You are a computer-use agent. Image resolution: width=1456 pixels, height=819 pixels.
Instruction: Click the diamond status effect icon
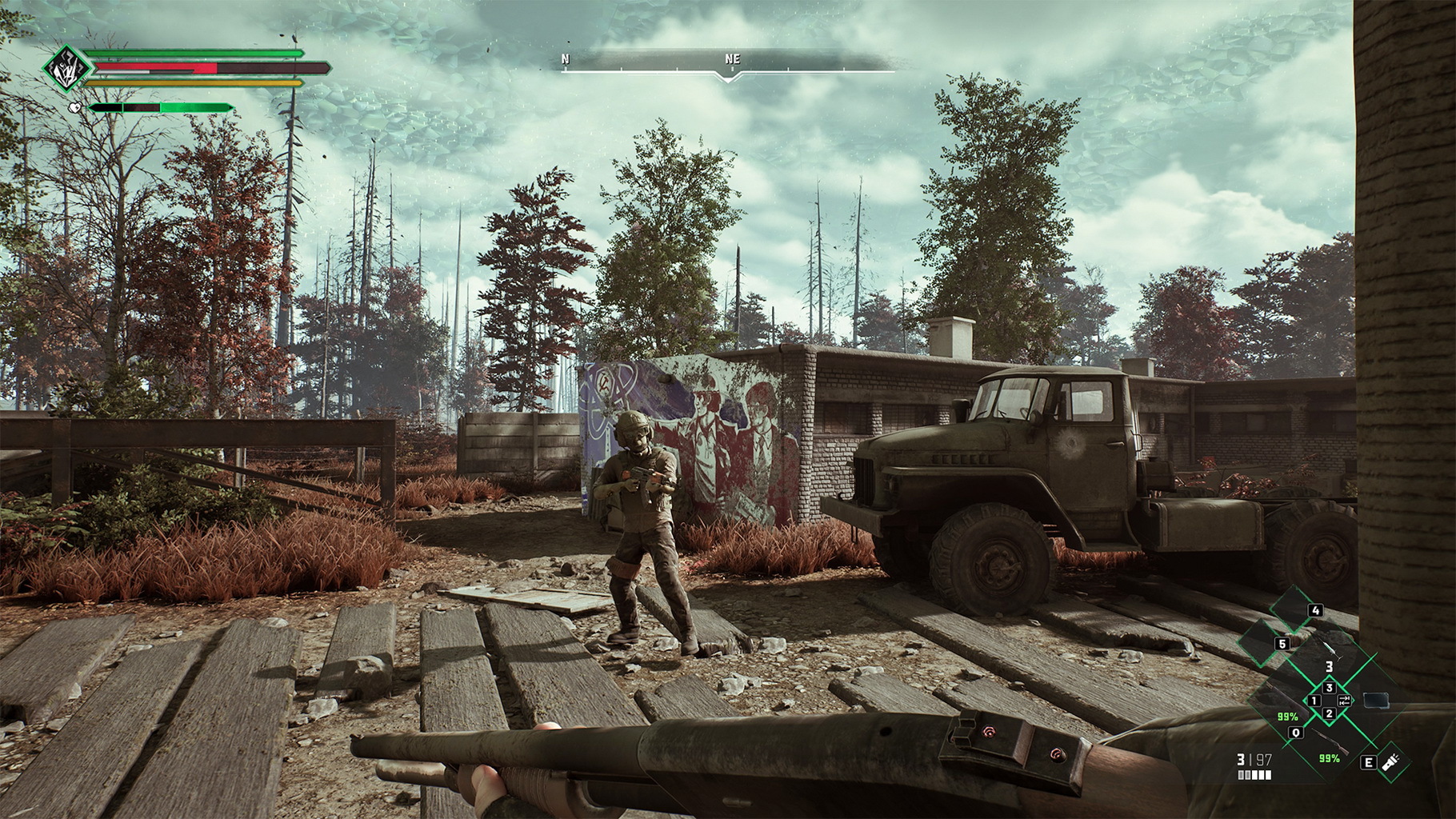click(64, 70)
